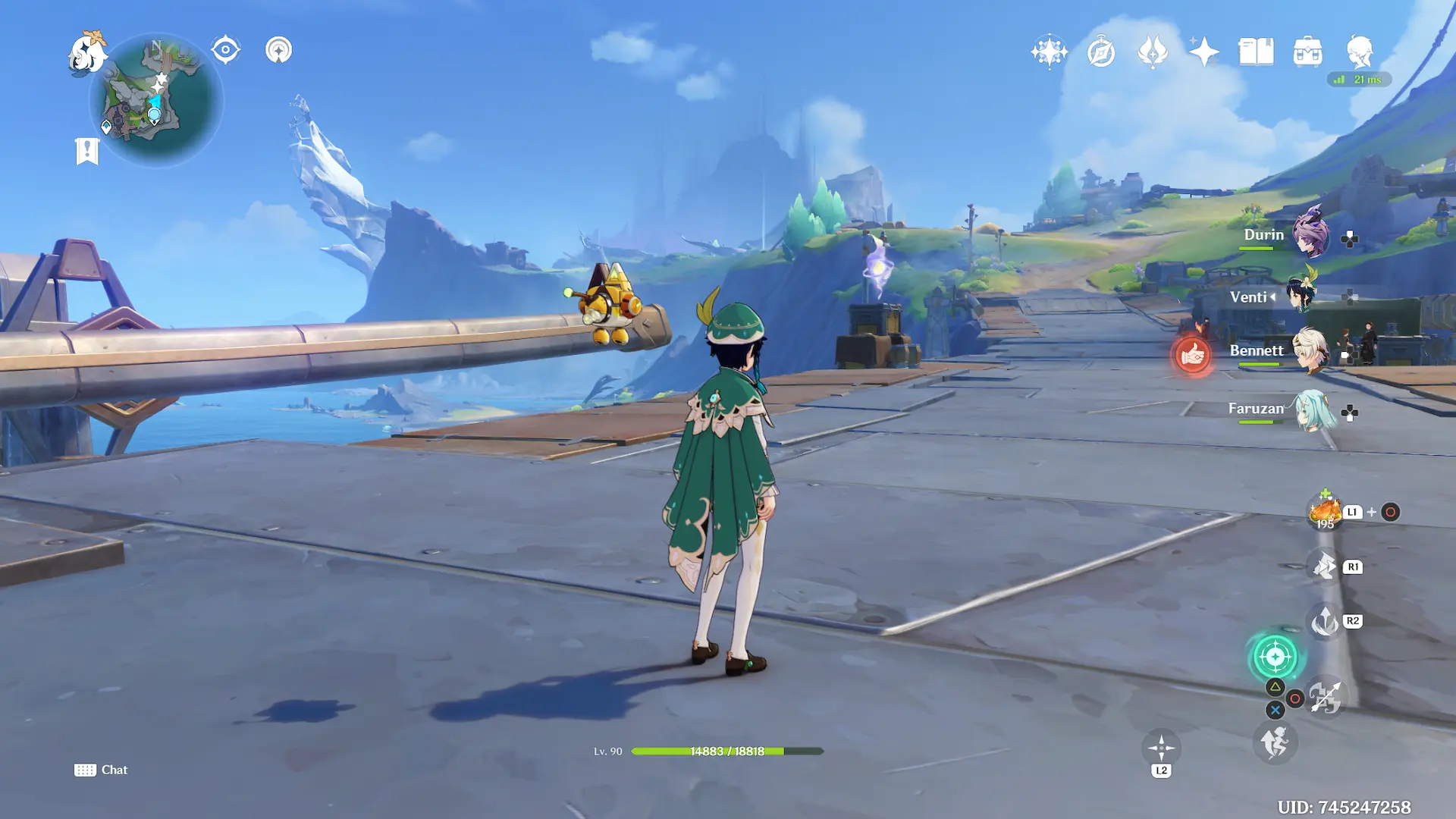Open the Battle Pass icon

point(1152,52)
